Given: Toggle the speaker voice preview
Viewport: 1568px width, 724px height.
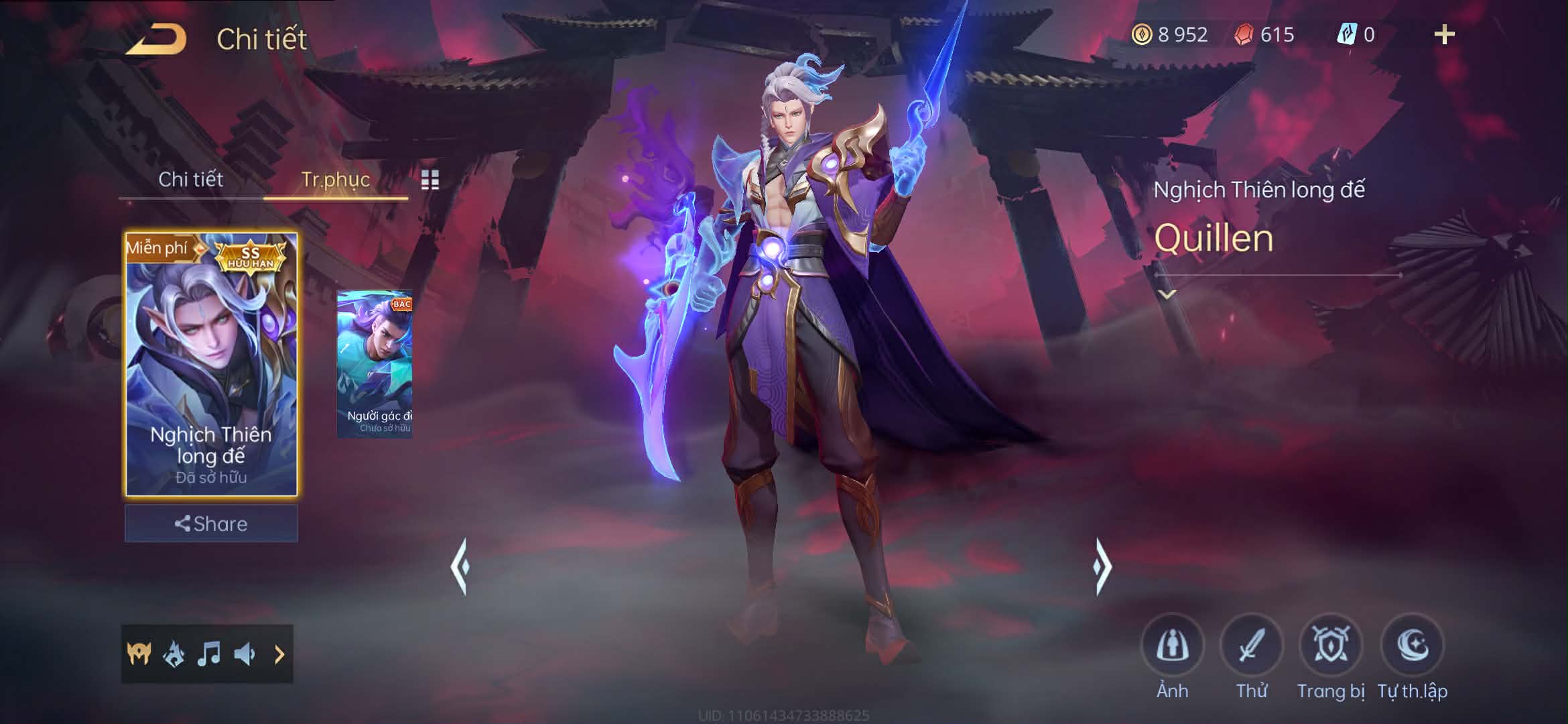Looking at the screenshot, I should [x=245, y=654].
